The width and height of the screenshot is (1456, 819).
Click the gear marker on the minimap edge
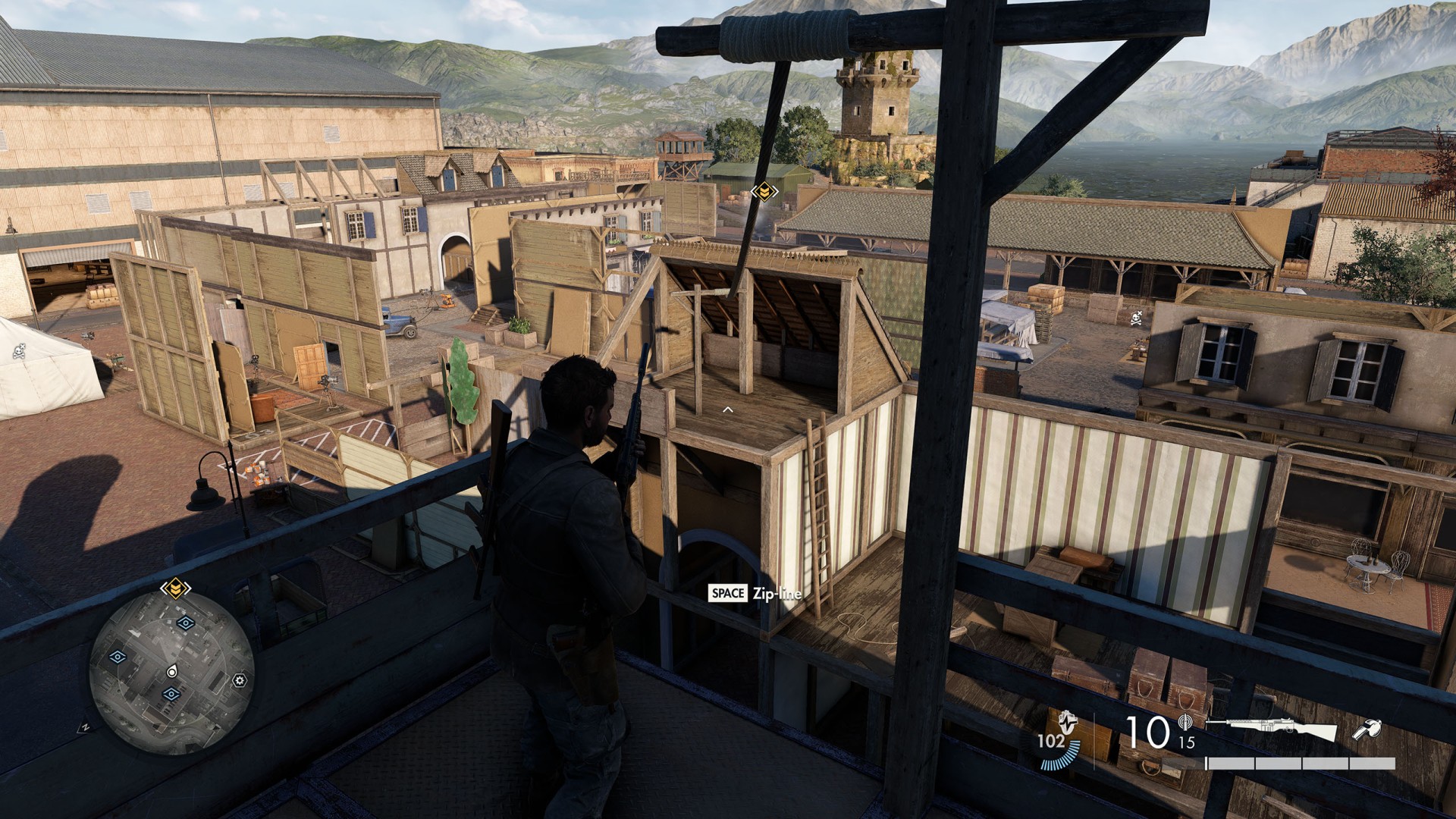240,680
